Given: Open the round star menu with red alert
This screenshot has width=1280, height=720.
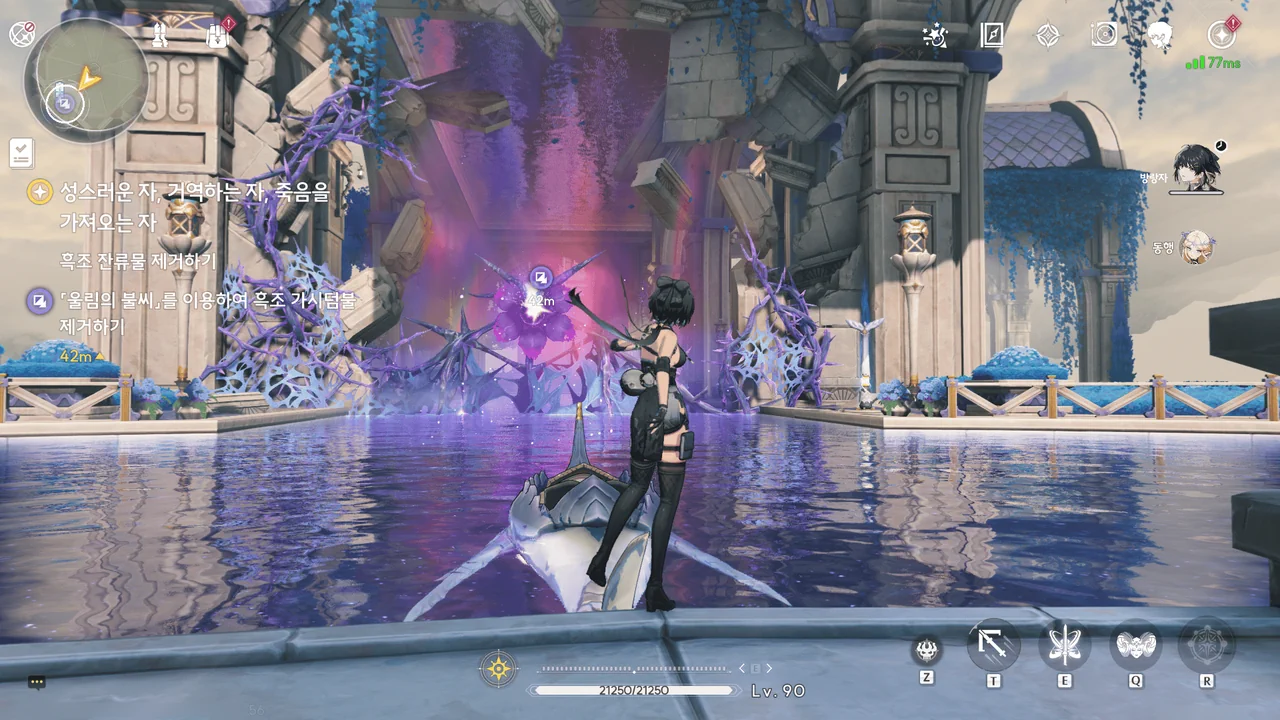Looking at the screenshot, I should click(x=1221, y=35).
